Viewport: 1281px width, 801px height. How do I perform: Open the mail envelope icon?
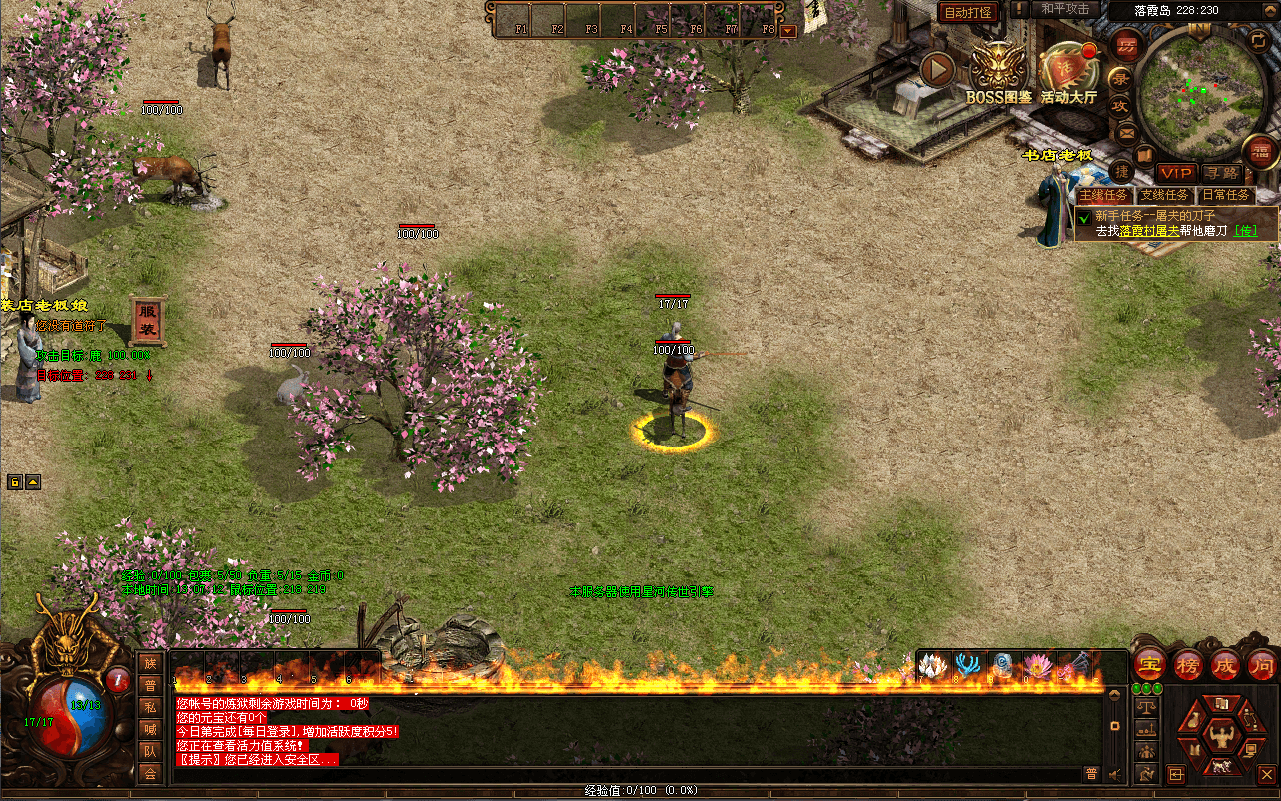point(1126,133)
